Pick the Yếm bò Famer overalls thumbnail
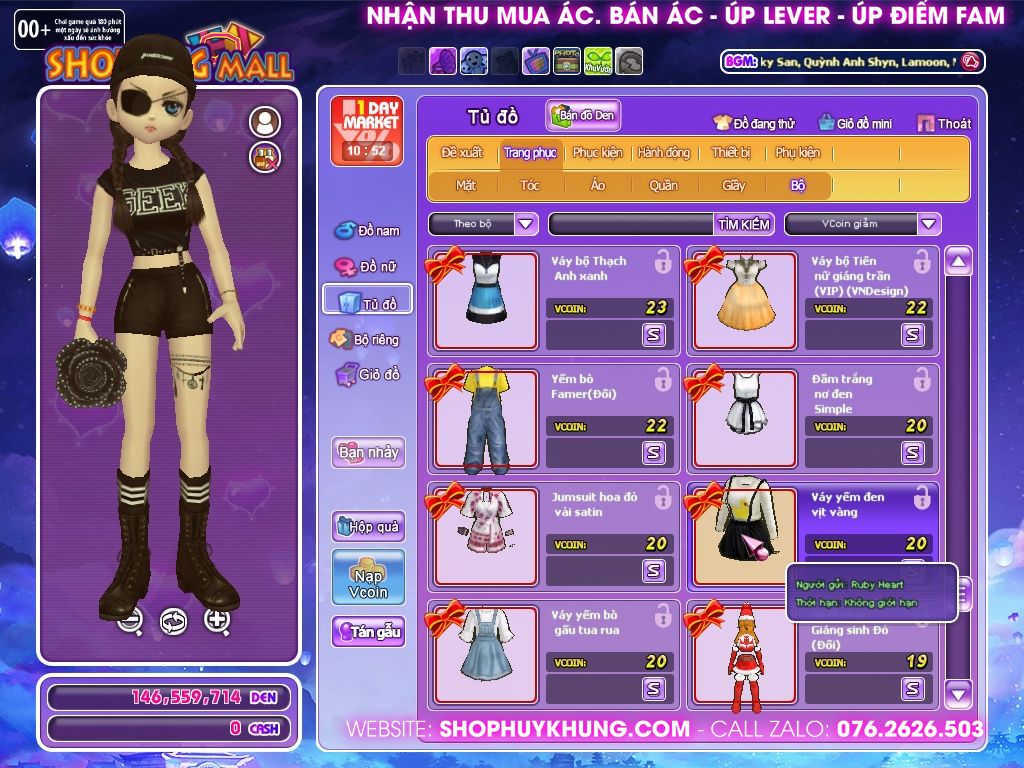Image resolution: width=1024 pixels, height=768 pixels. [x=486, y=418]
